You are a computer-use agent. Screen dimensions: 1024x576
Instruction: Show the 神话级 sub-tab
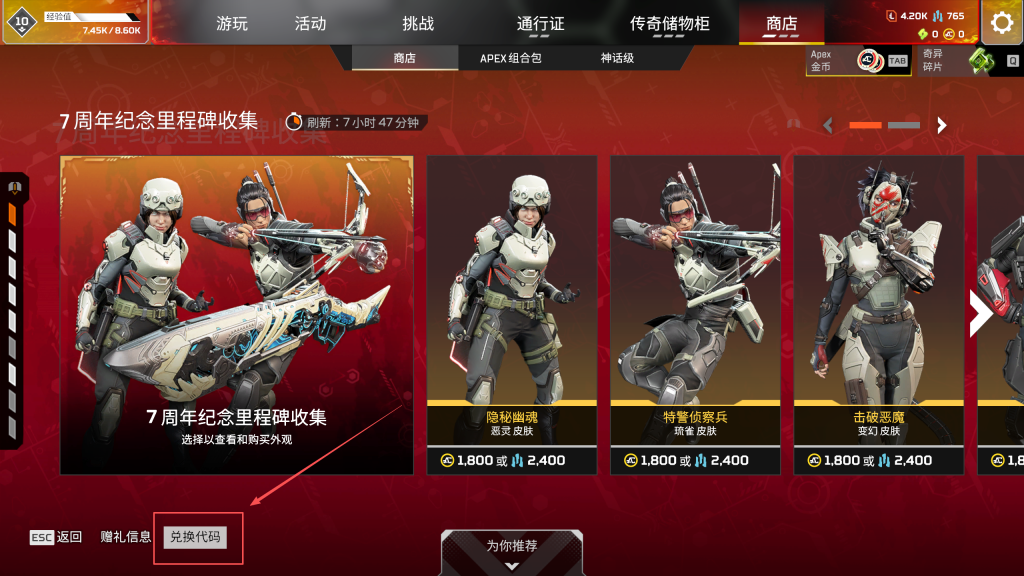click(617, 58)
